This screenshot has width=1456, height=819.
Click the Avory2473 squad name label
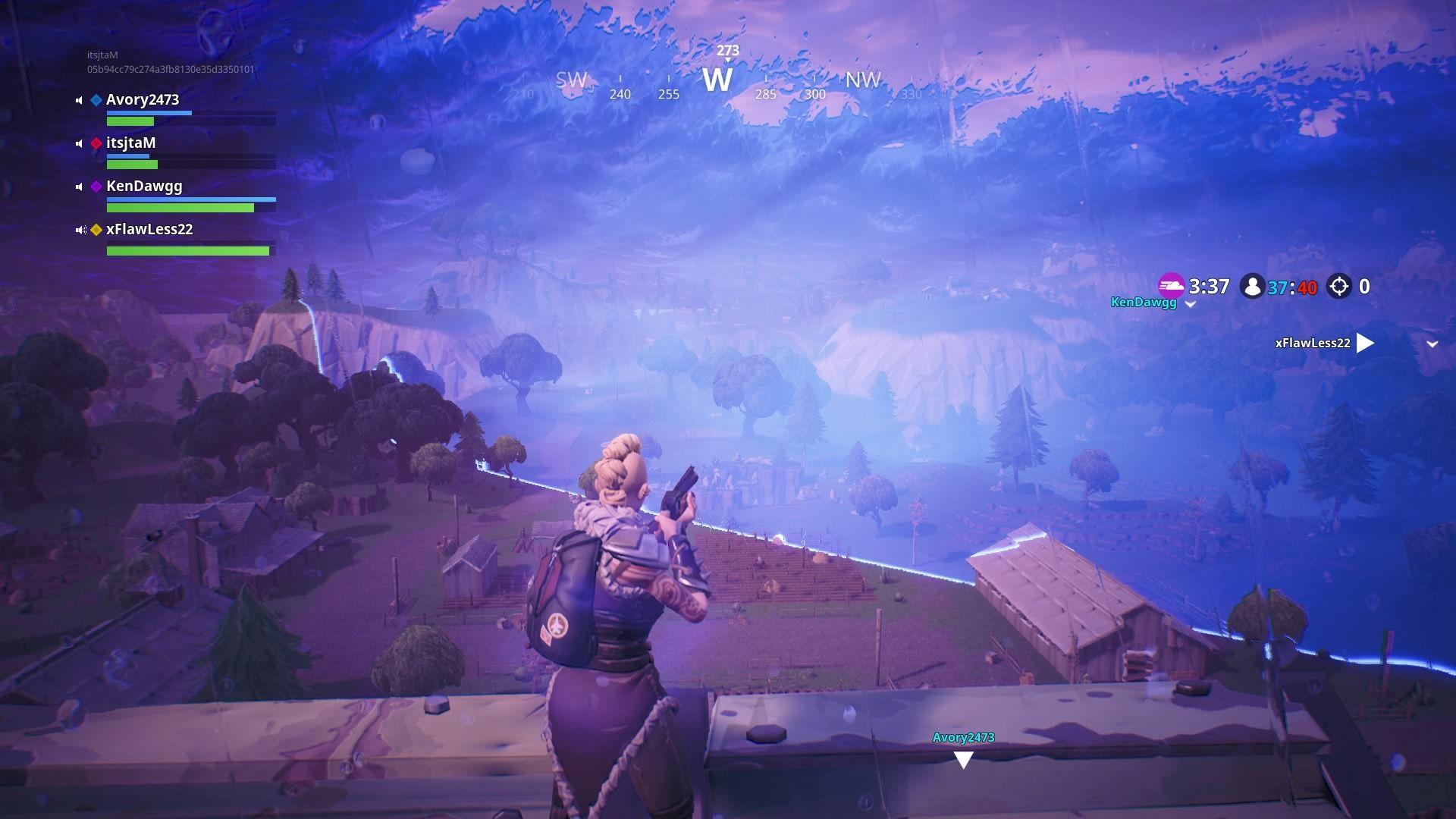tap(144, 99)
